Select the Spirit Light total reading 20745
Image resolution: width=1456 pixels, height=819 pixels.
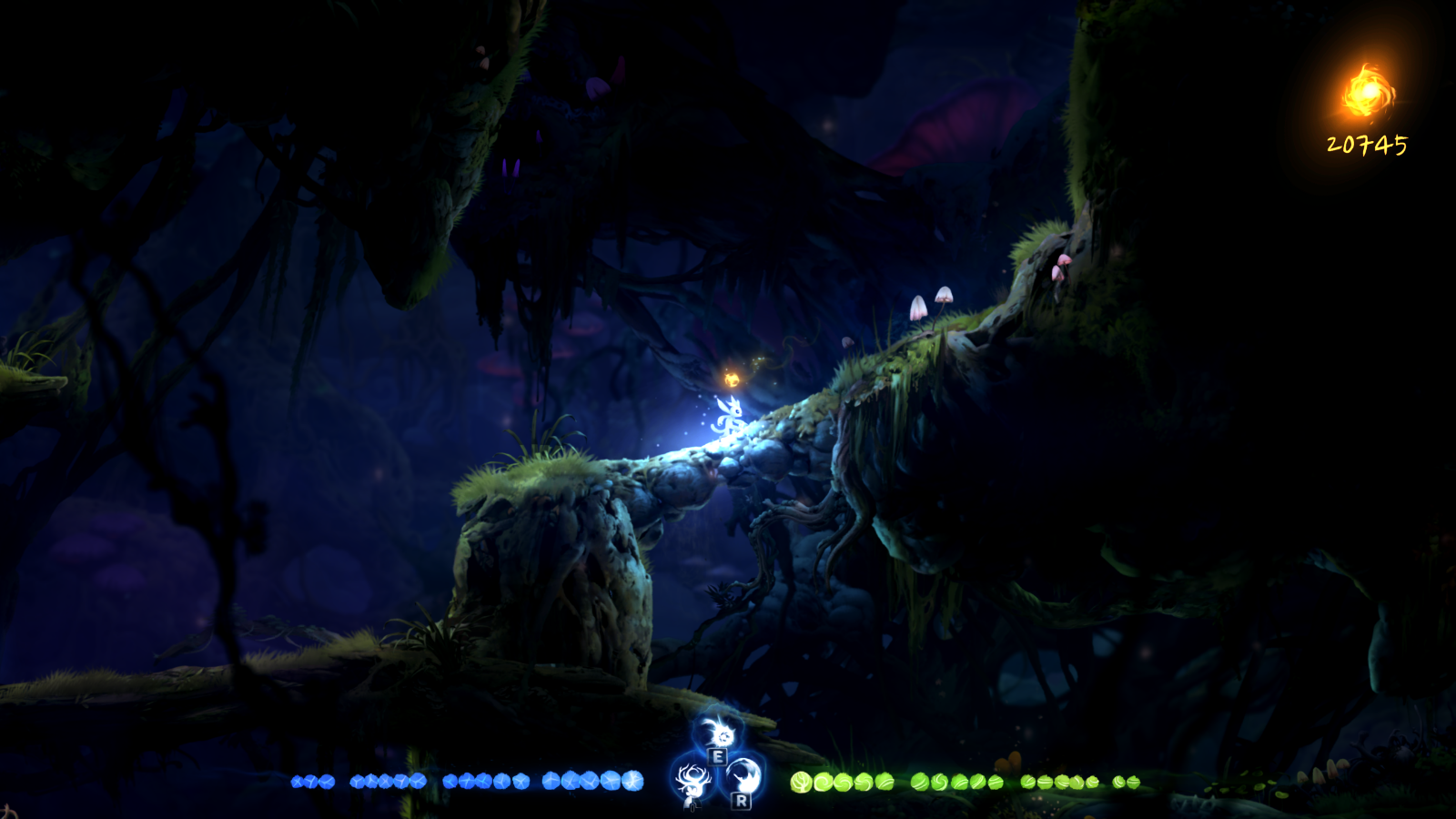[1365, 144]
